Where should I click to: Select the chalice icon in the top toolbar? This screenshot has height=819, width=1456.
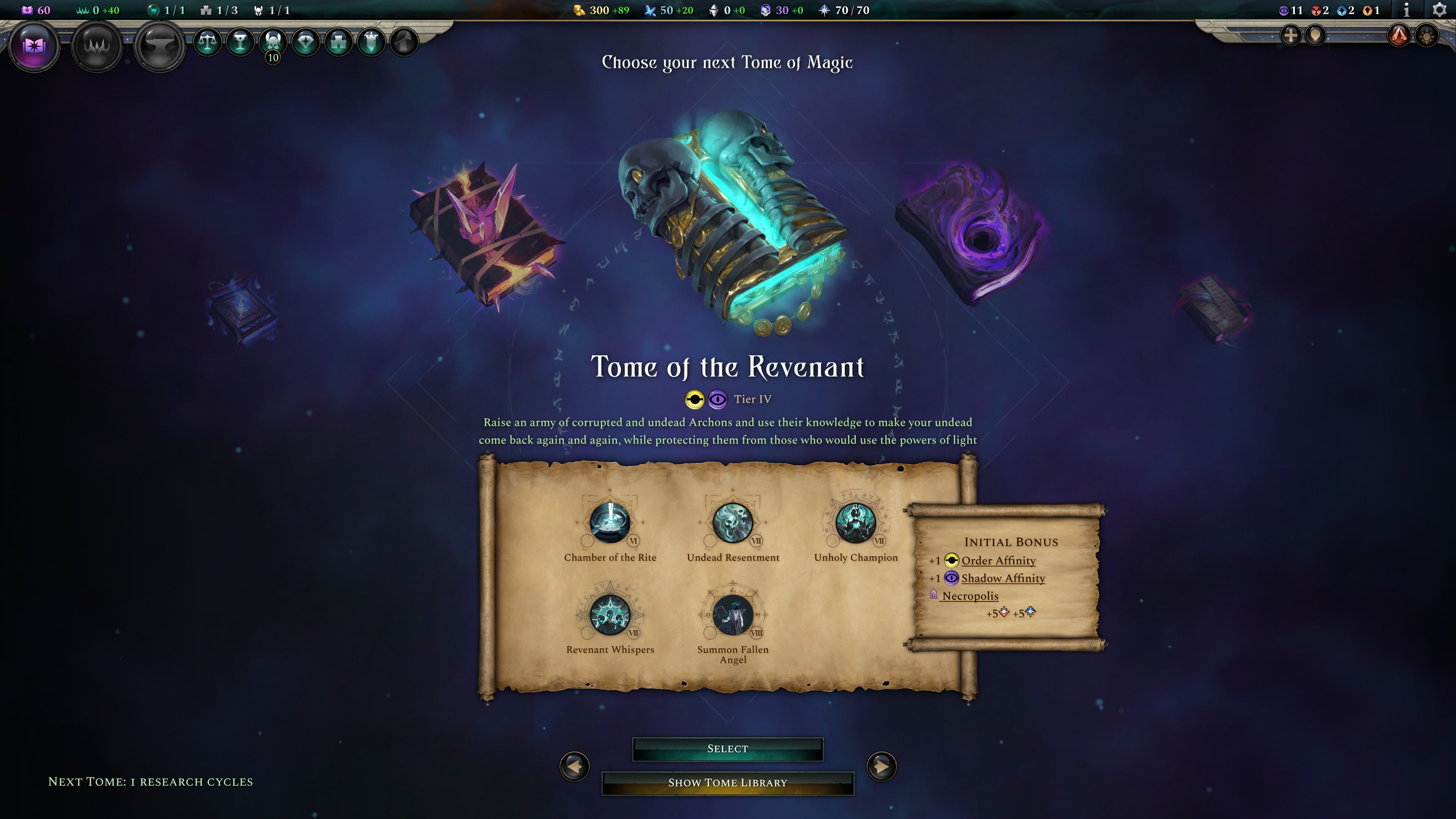point(242,41)
